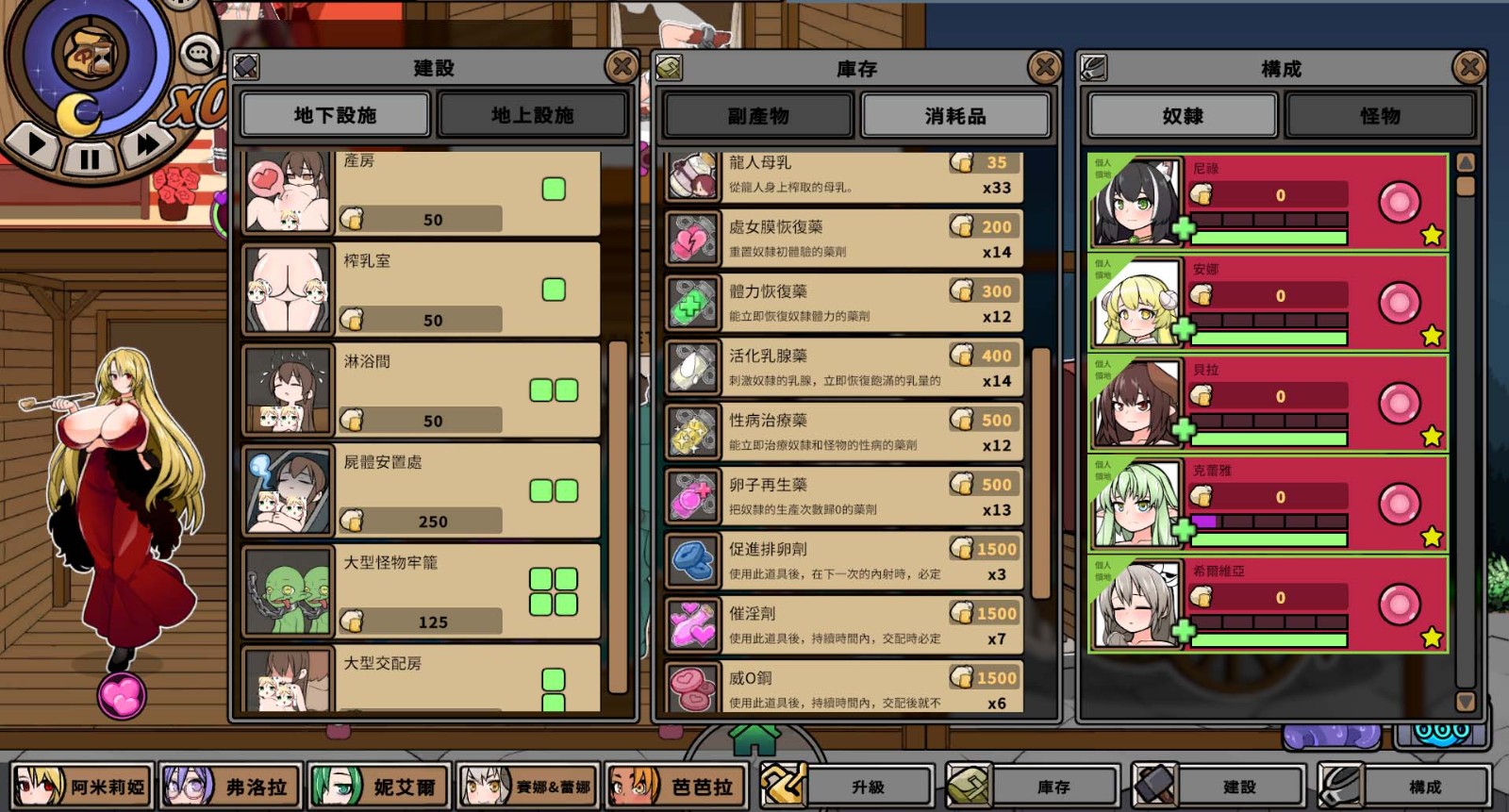This screenshot has width=1509, height=812.
Task: Close the 庫存 inventory panel
Action: click(1044, 67)
